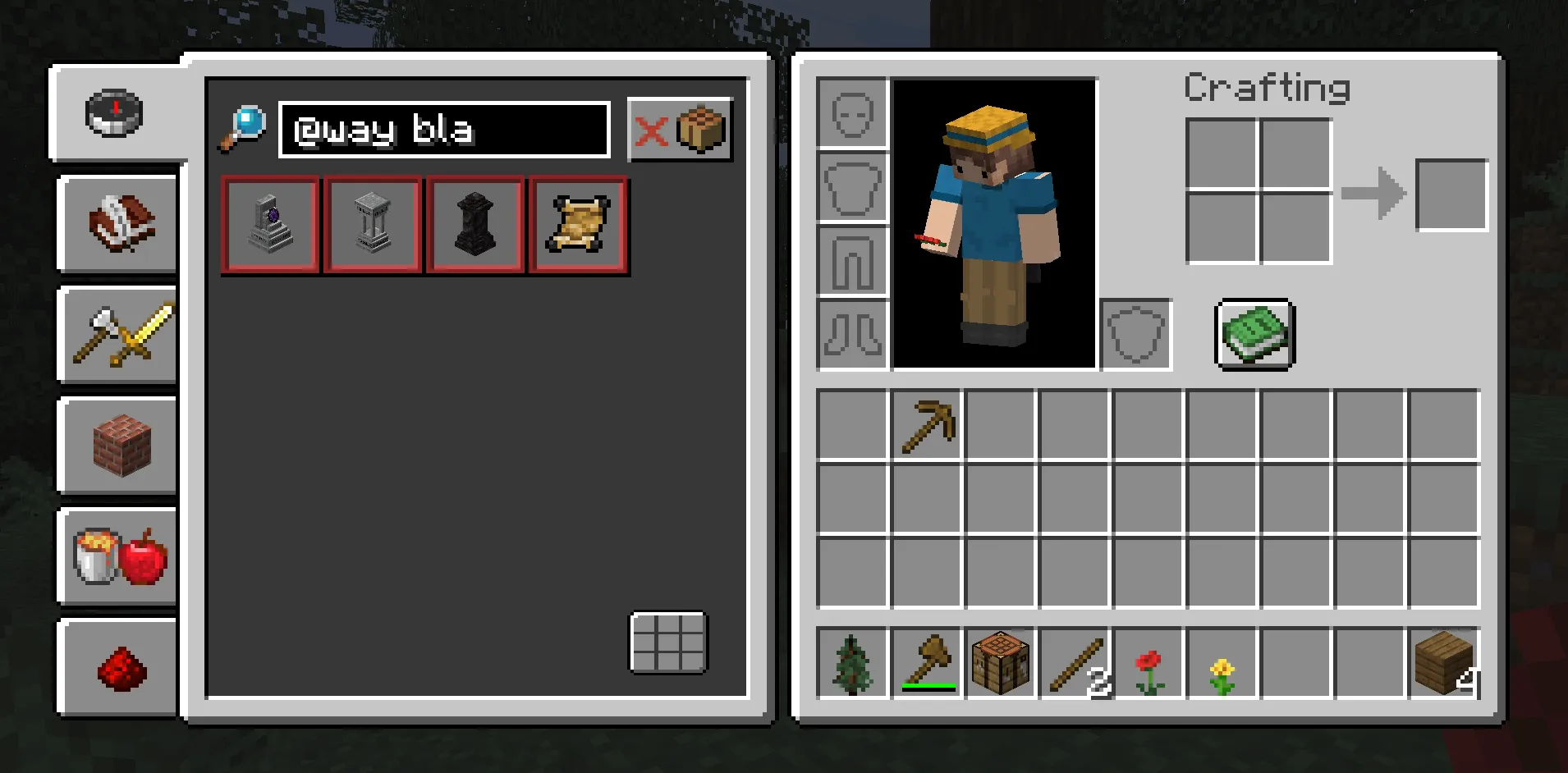Click the poppy flower in the hotbar

1148,663
